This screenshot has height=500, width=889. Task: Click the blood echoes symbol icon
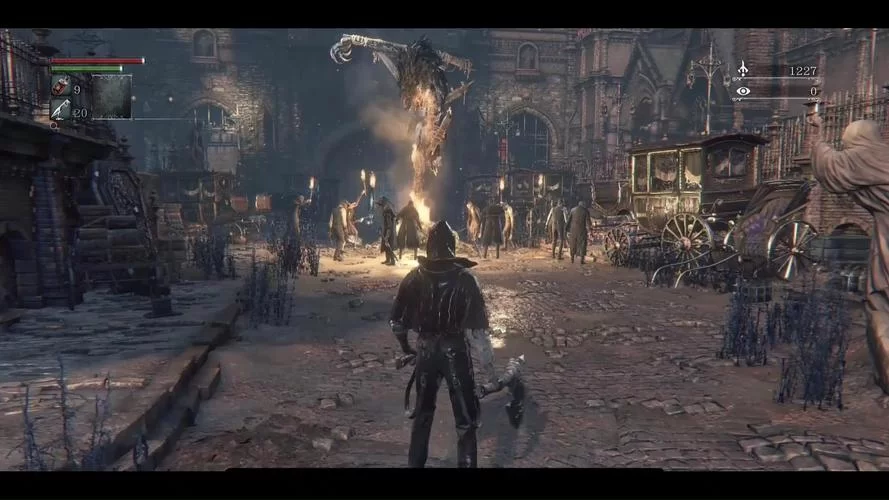pos(742,70)
